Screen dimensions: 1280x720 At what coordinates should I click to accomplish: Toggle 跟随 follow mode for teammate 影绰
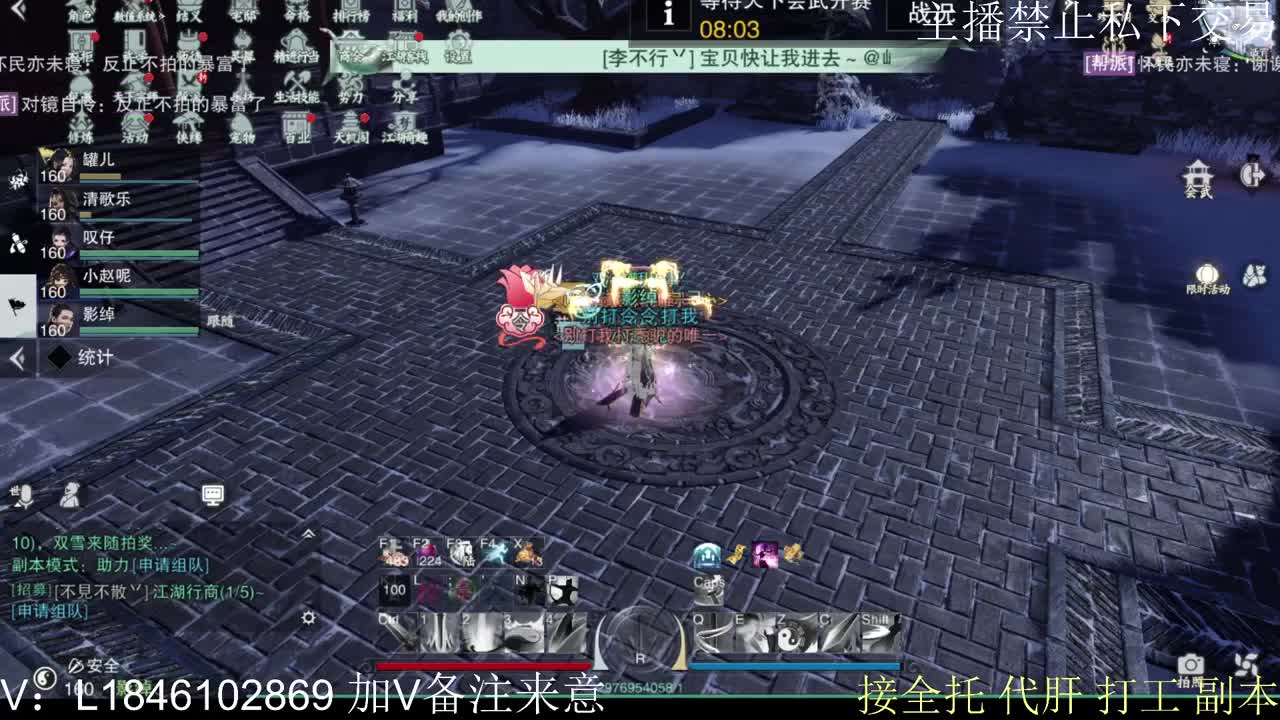(x=219, y=320)
